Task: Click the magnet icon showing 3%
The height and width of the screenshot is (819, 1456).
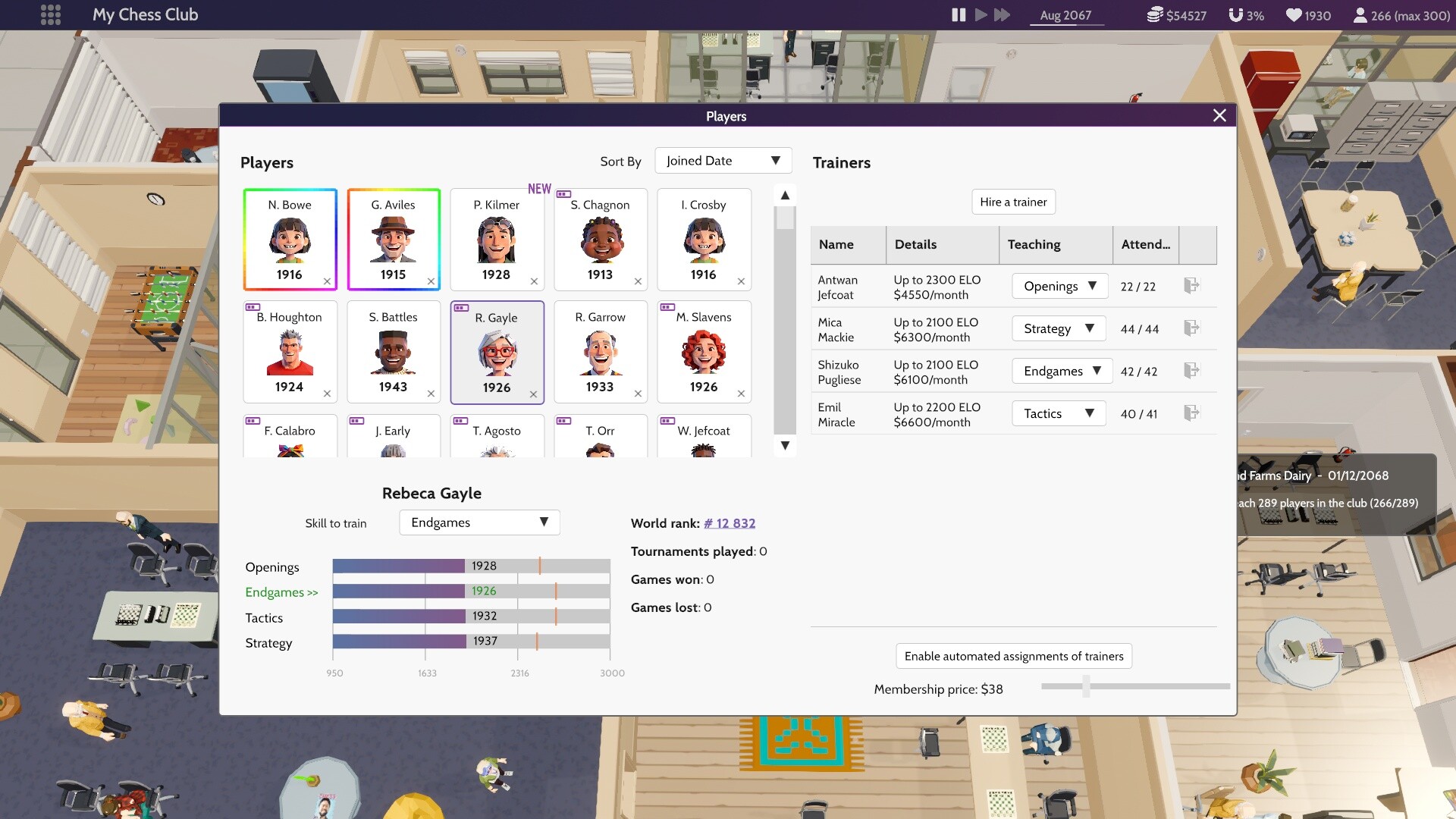Action: [x=1237, y=14]
